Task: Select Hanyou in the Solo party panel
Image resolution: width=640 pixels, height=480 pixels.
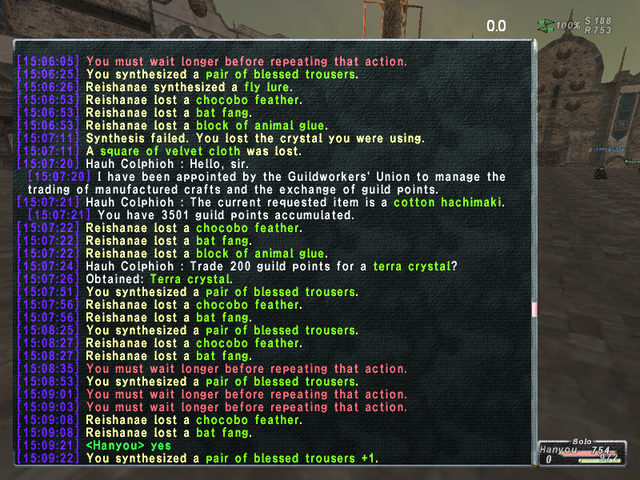Action: point(560,451)
